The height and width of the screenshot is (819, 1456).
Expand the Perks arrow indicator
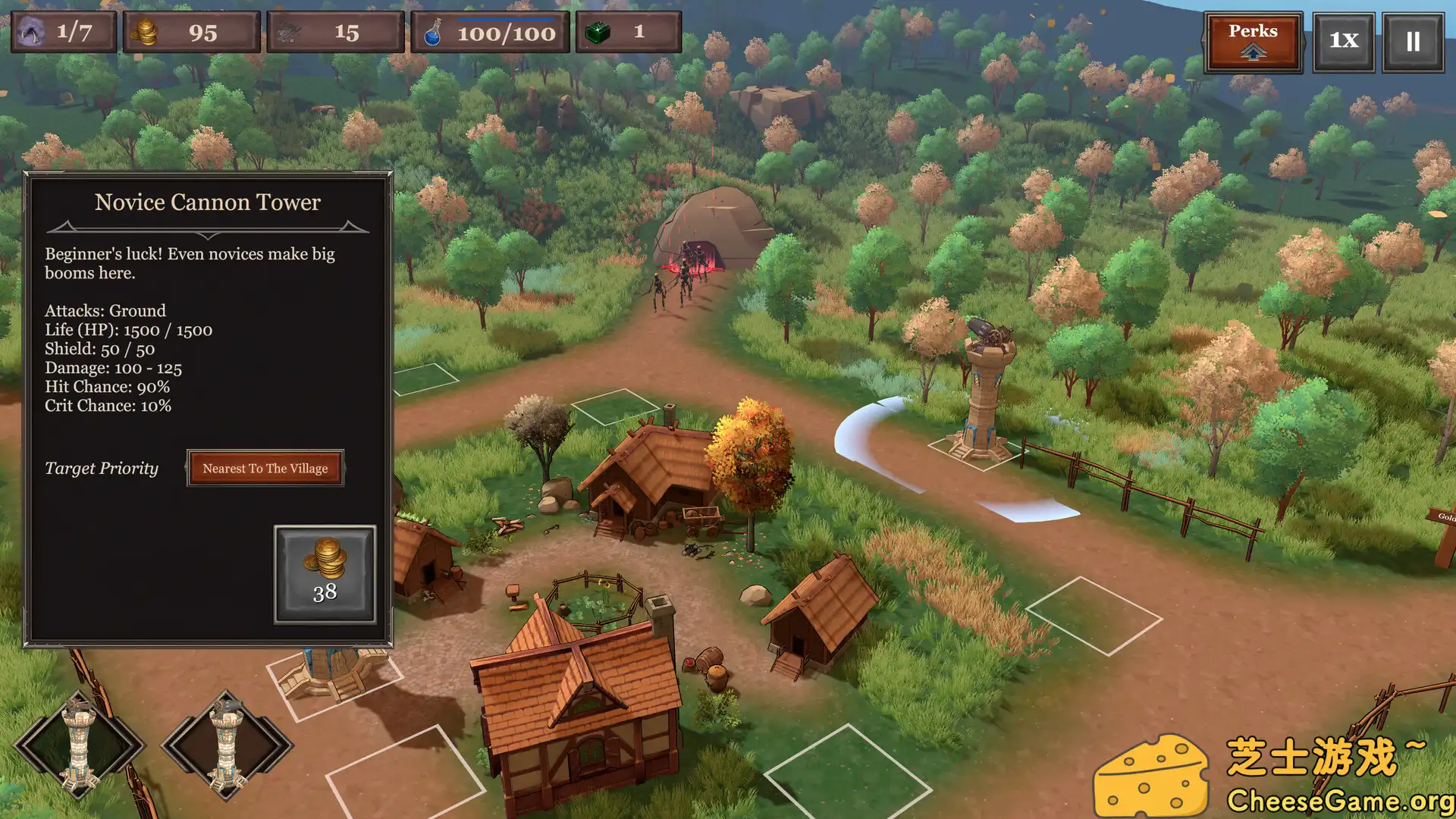(x=1252, y=52)
